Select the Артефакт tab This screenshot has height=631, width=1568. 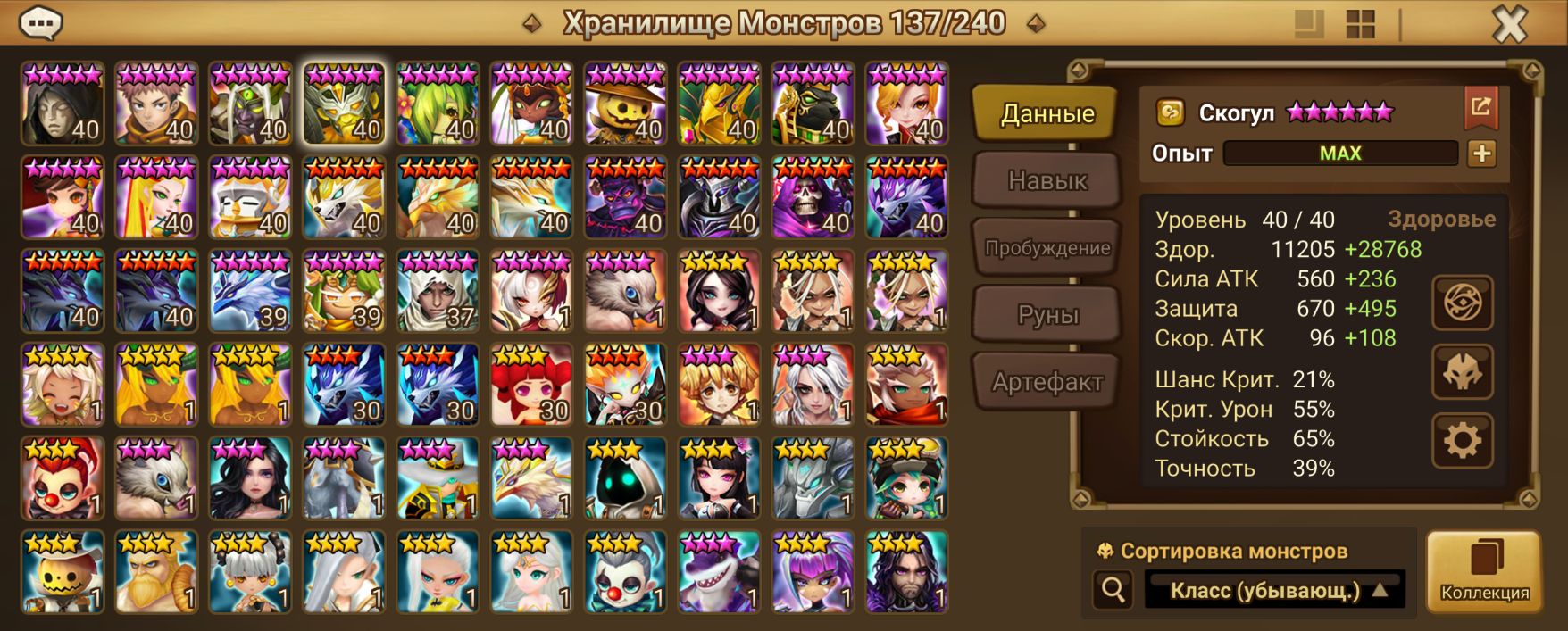(1047, 382)
